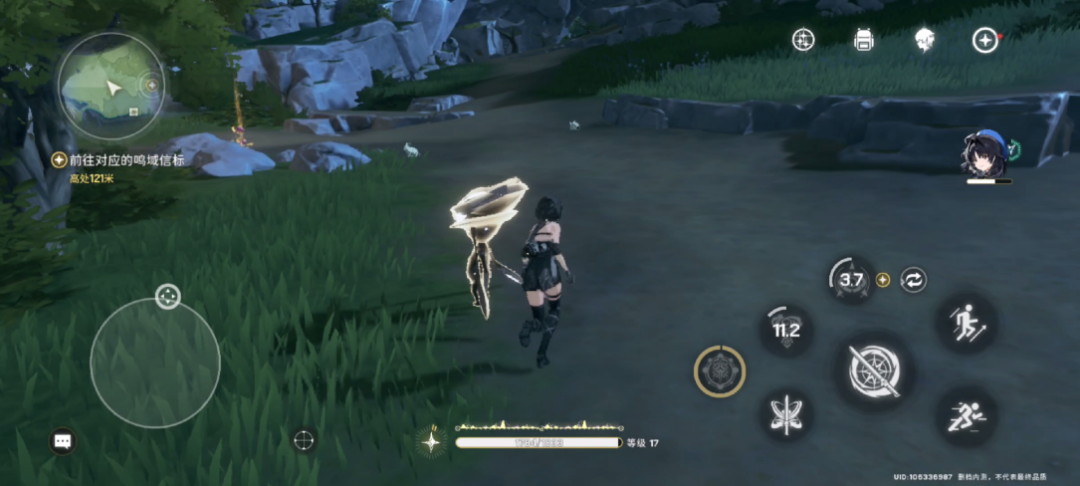Open the circular minimap
The height and width of the screenshot is (486, 1080).
pos(110,85)
